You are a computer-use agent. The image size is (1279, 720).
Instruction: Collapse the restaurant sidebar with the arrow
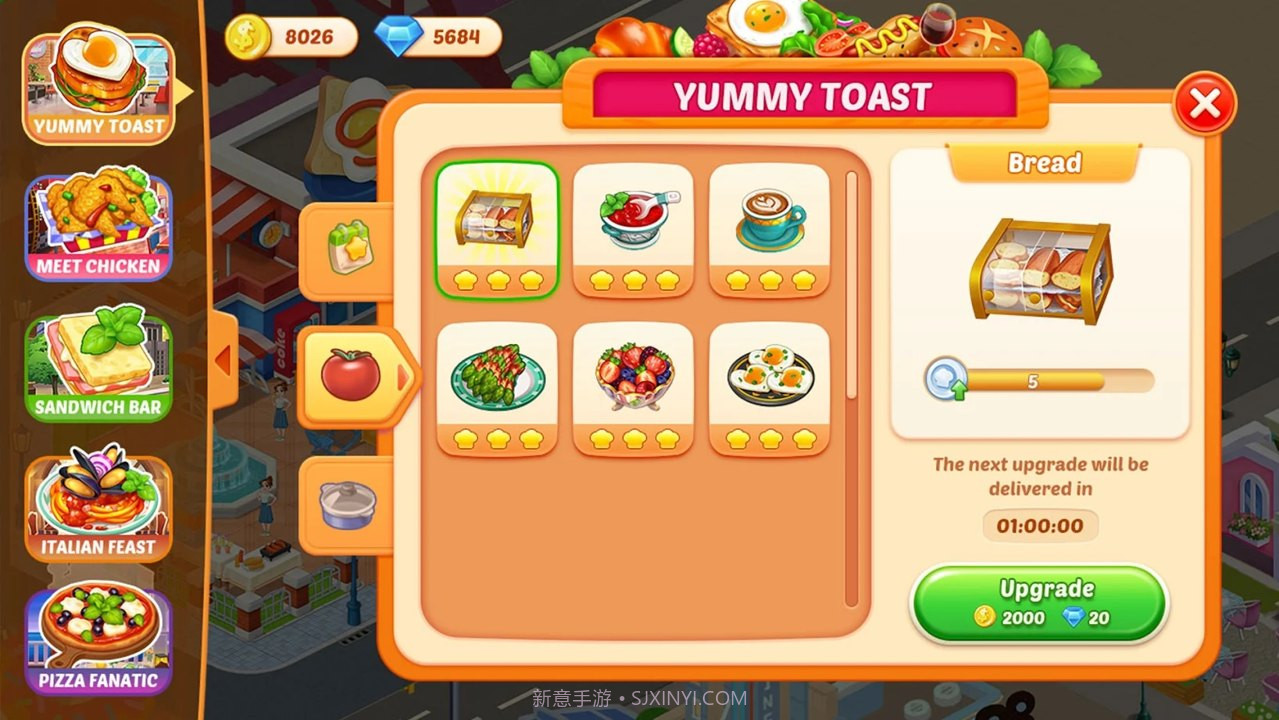[224, 360]
